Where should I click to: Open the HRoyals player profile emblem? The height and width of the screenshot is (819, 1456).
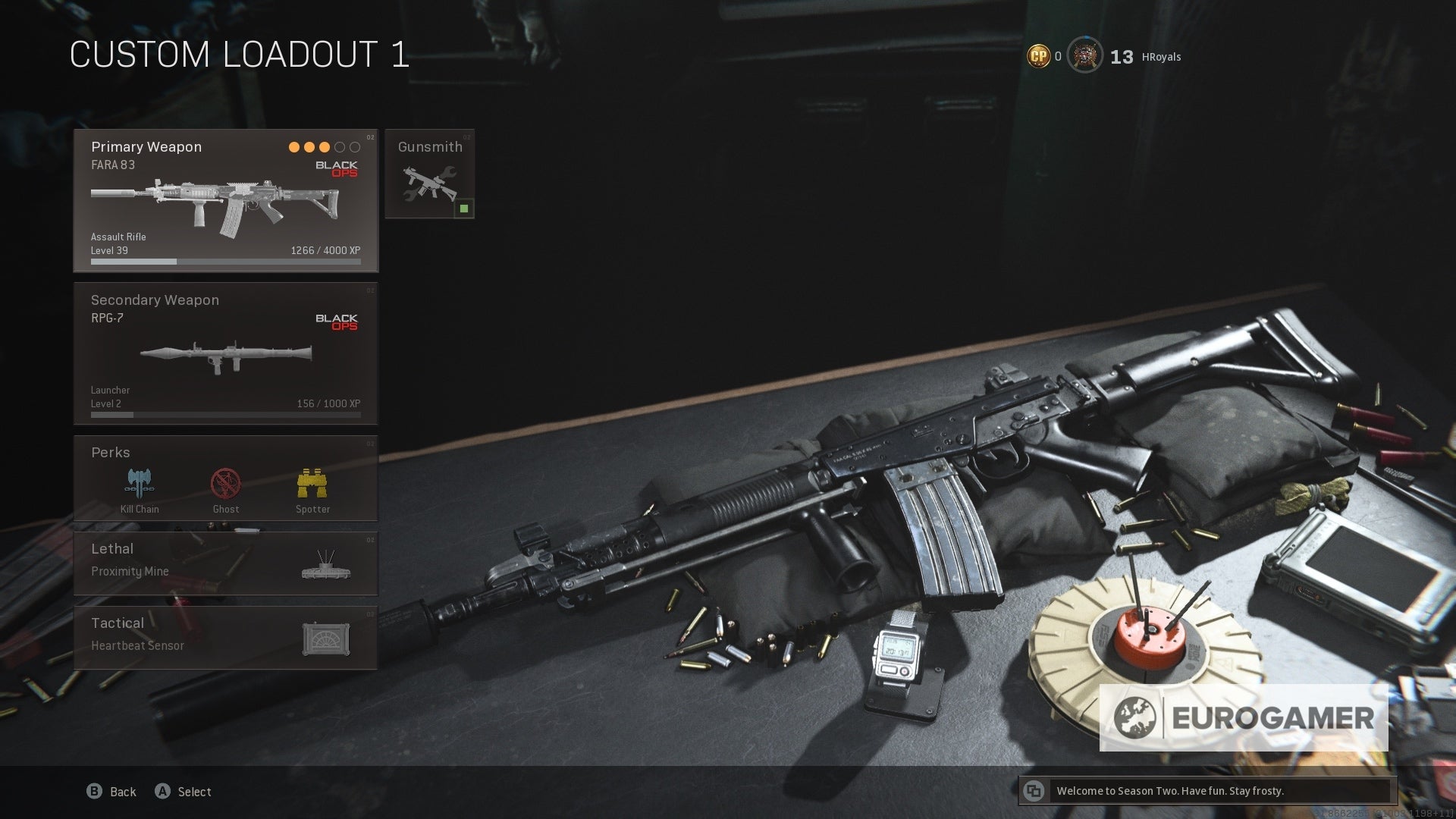pos(1085,55)
